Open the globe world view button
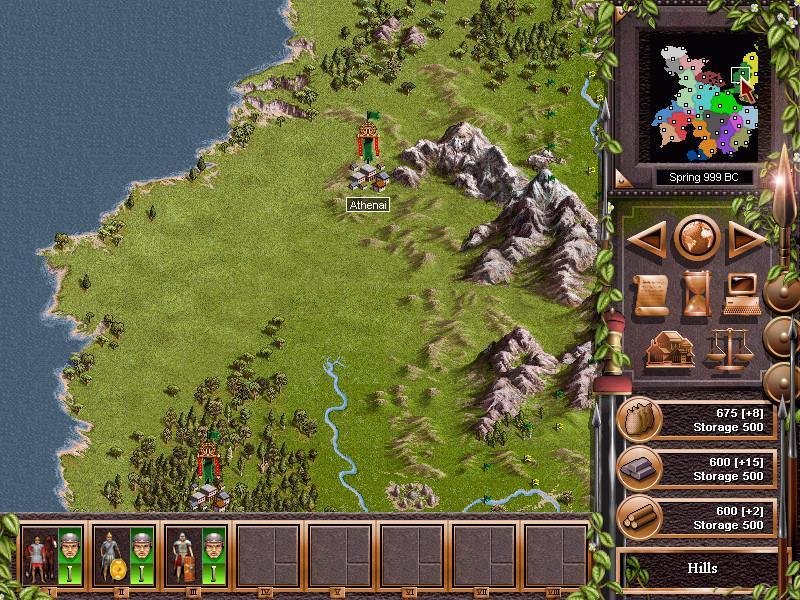The height and width of the screenshot is (600, 800). pyautogui.click(x=697, y=238)
